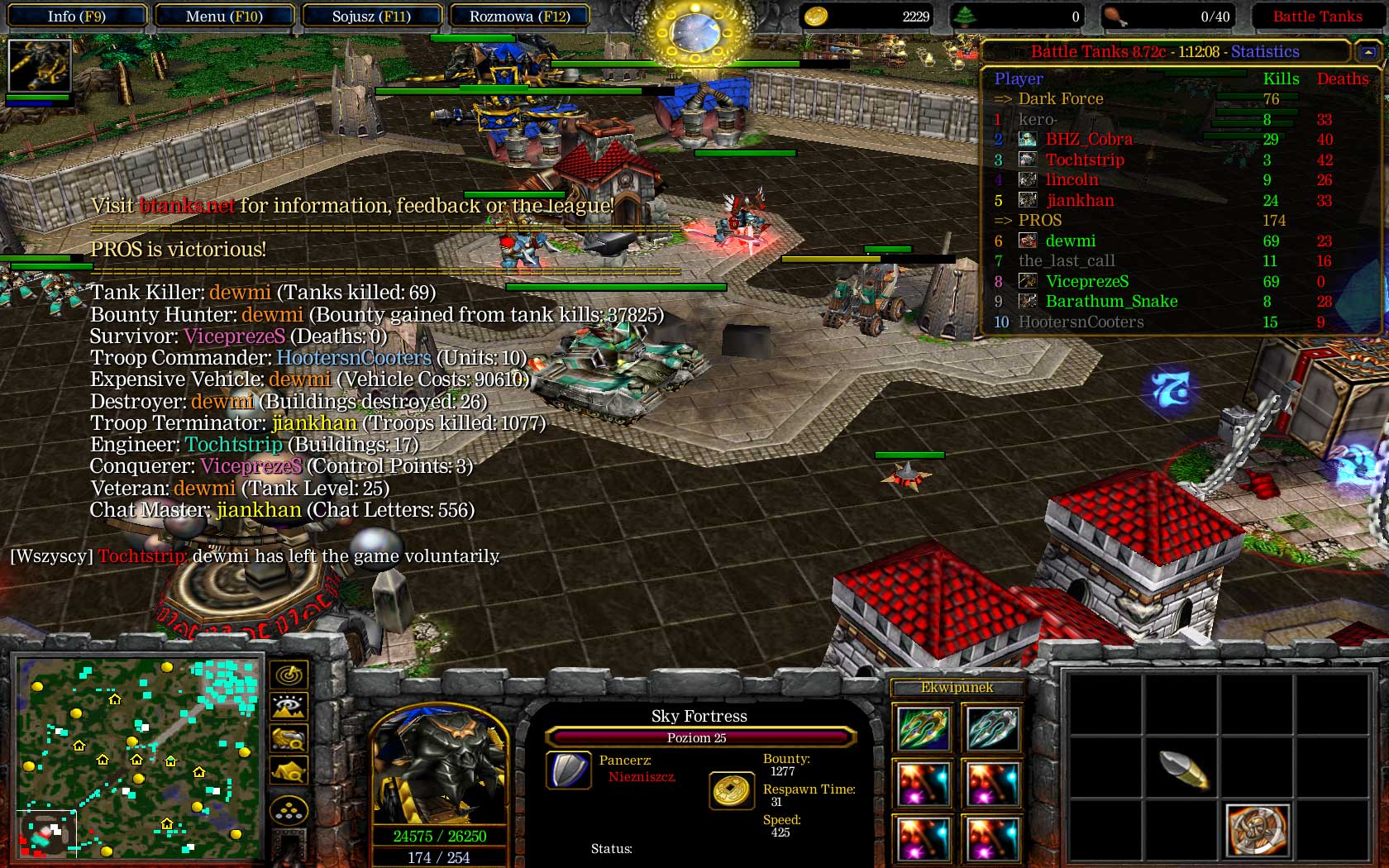Collapse the Statistics leaderboard panel

pyautogui.click(x=1368, y=52)
